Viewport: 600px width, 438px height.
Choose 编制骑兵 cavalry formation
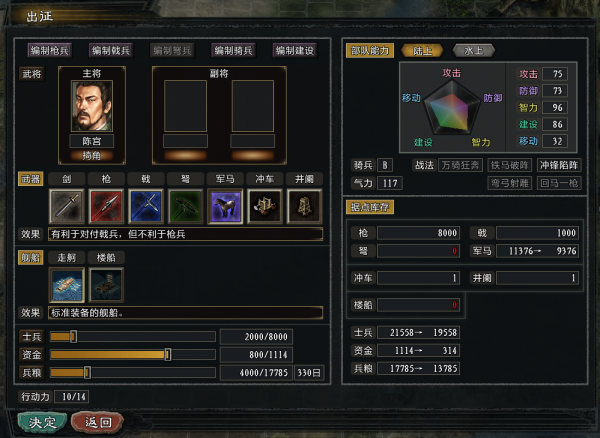pos(233,50)
